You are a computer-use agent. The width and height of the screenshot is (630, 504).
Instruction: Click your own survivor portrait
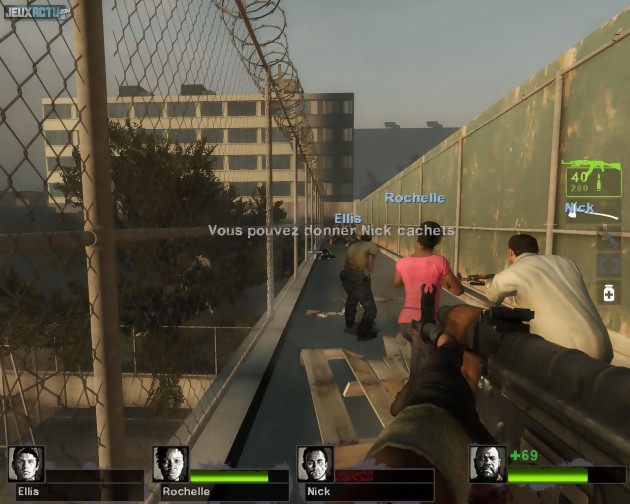(x=487, y=464)
